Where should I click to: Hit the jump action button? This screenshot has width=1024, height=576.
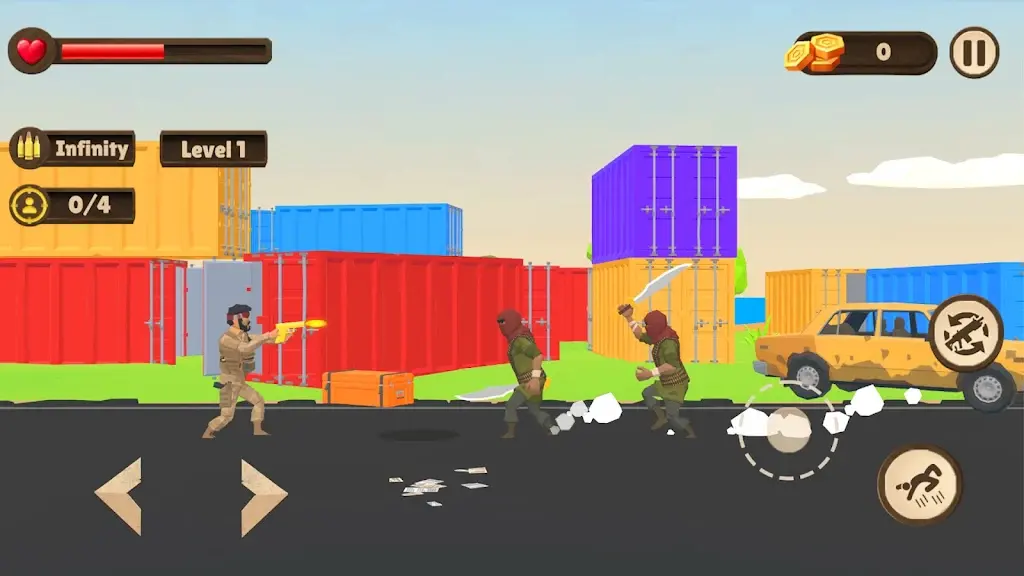(x=919, y=485)
